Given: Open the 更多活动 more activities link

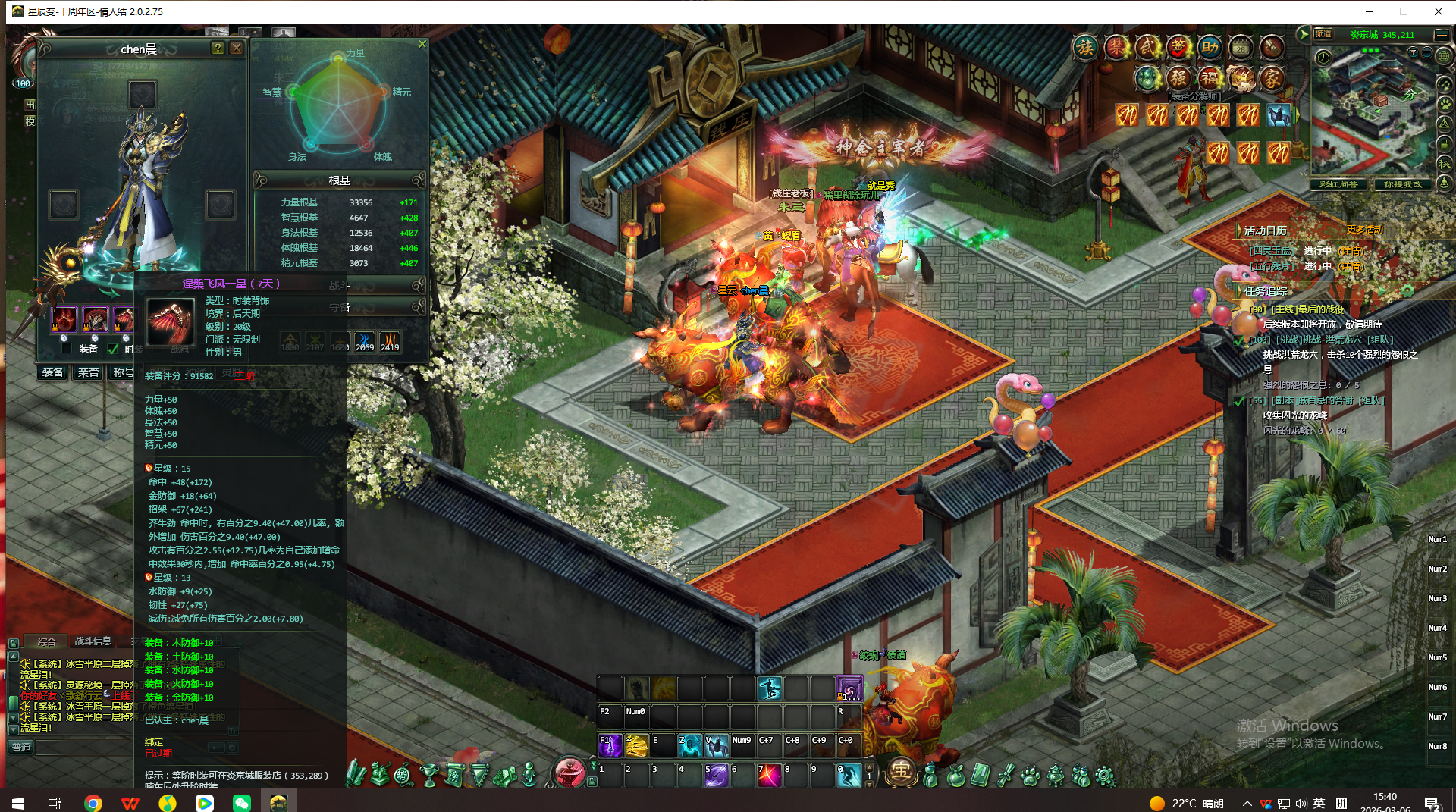Looking at the screenshot, I should point(1364,230).
